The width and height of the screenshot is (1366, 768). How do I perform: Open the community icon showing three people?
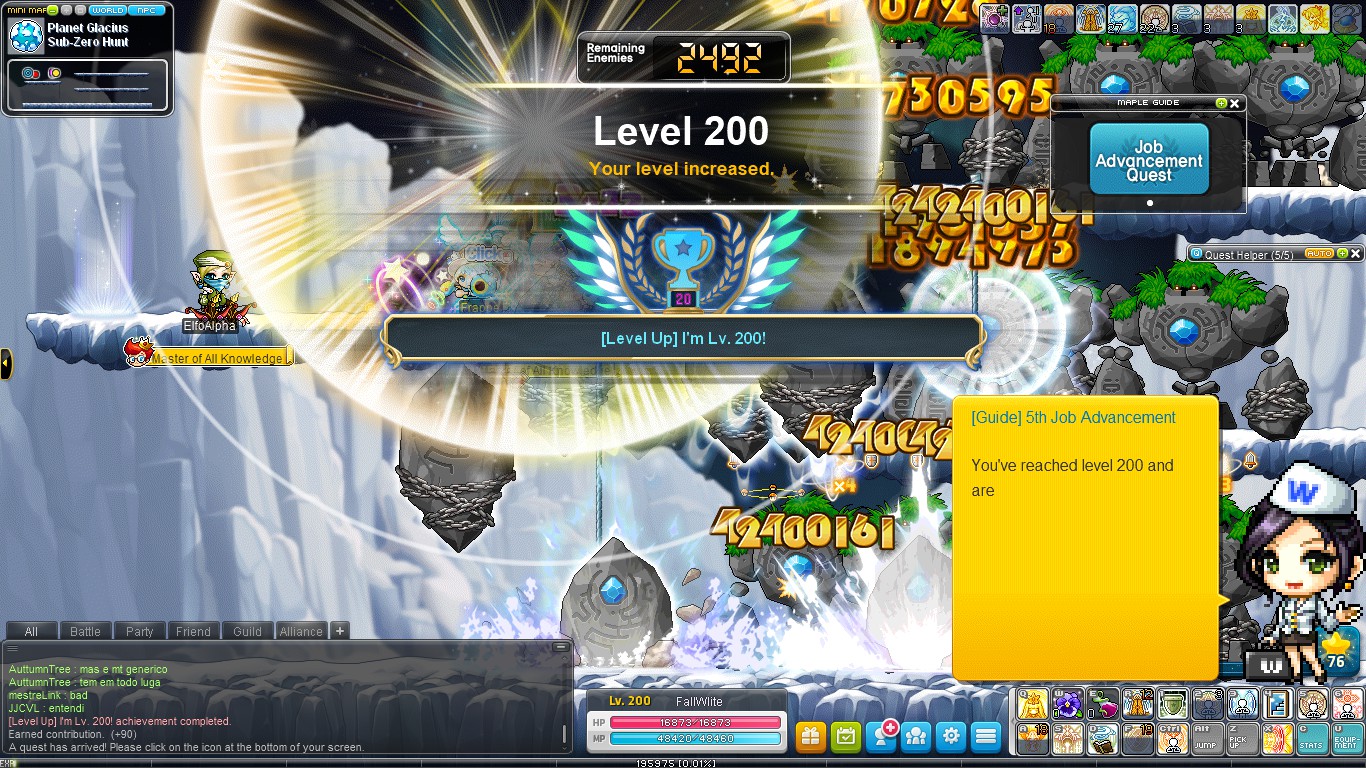pyautogui.click(x=916, y=737)
